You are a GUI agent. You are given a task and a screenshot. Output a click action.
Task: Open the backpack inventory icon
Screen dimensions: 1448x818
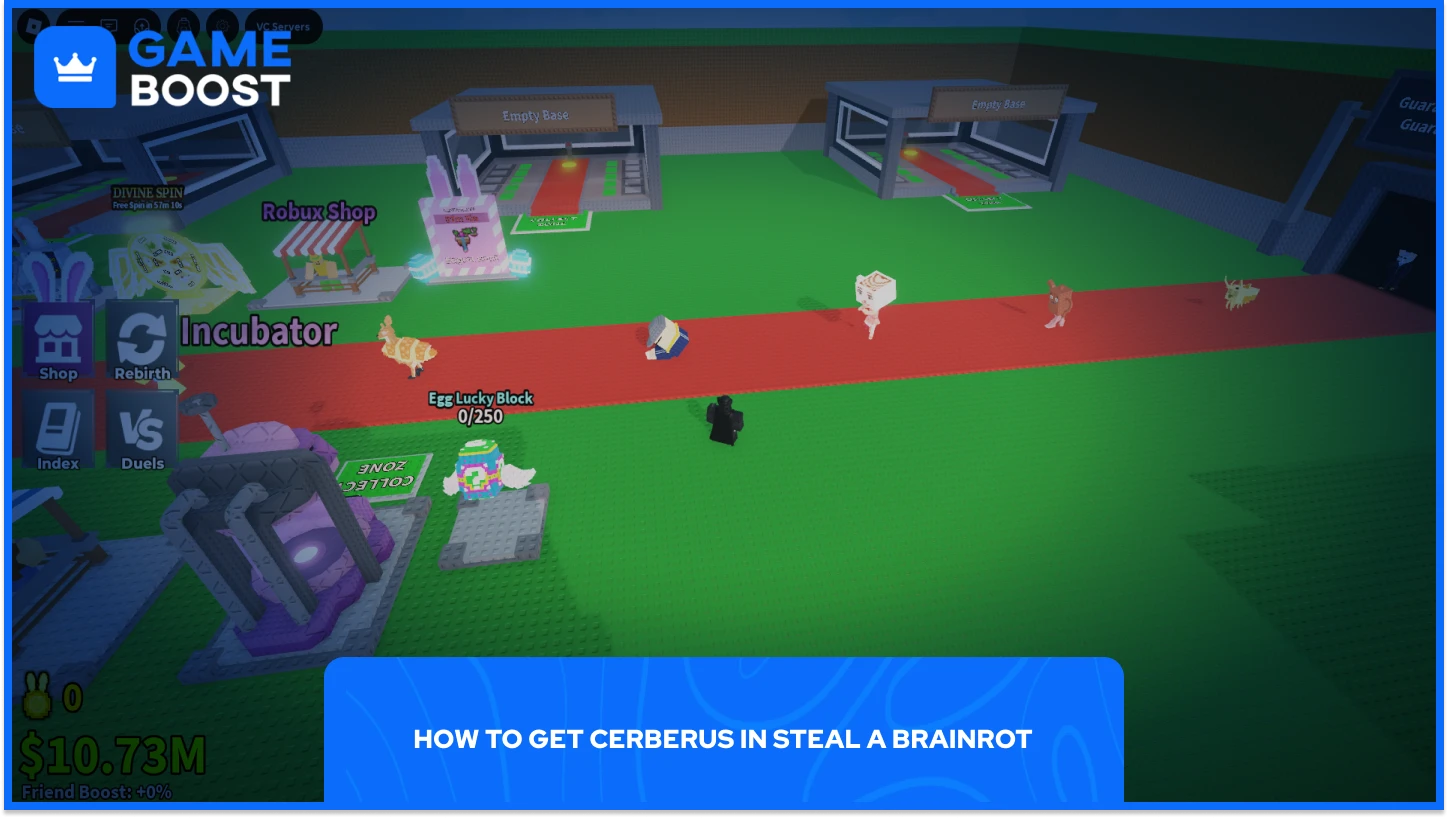click(184, 25)
